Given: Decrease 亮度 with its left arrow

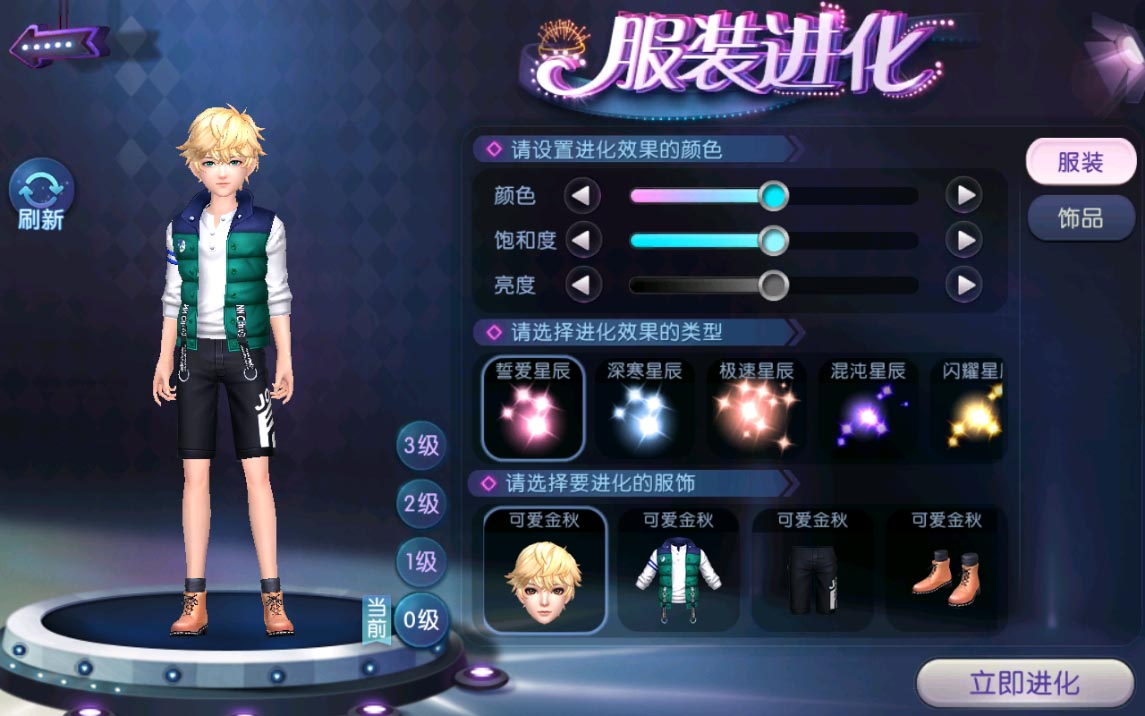Looking at the screenshot, I should [x=582, y=286].
